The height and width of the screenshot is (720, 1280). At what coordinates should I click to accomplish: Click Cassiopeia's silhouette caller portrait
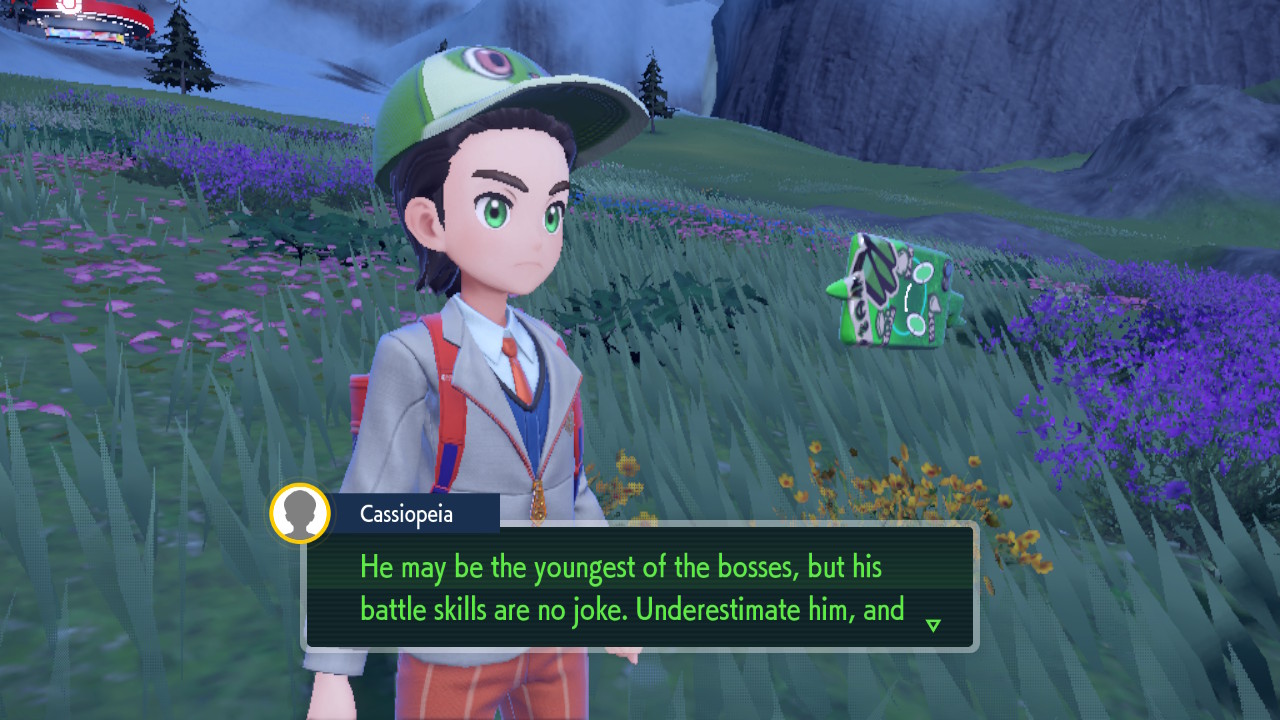(300, 514)
